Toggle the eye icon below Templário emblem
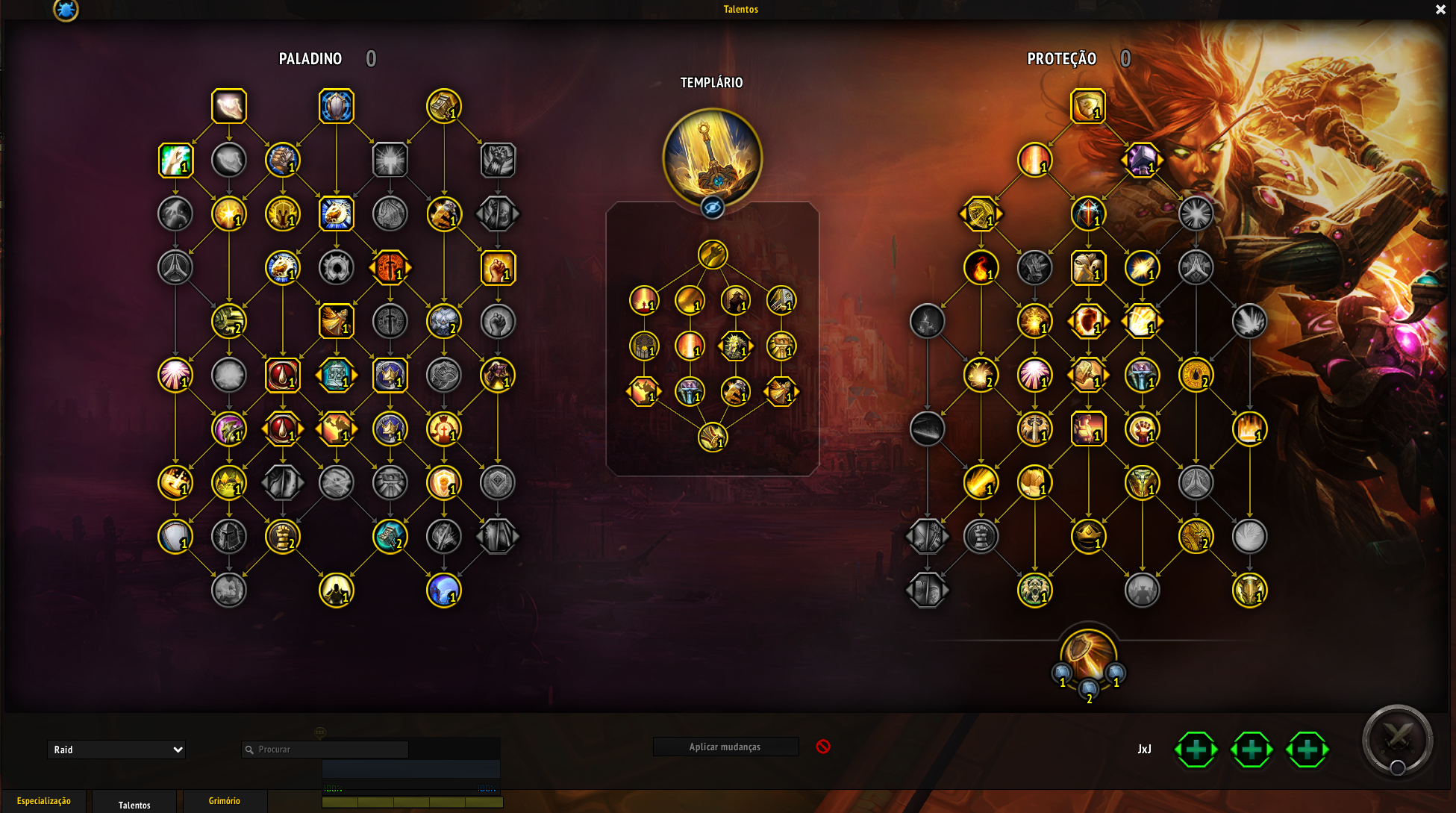 click(713, 208)
